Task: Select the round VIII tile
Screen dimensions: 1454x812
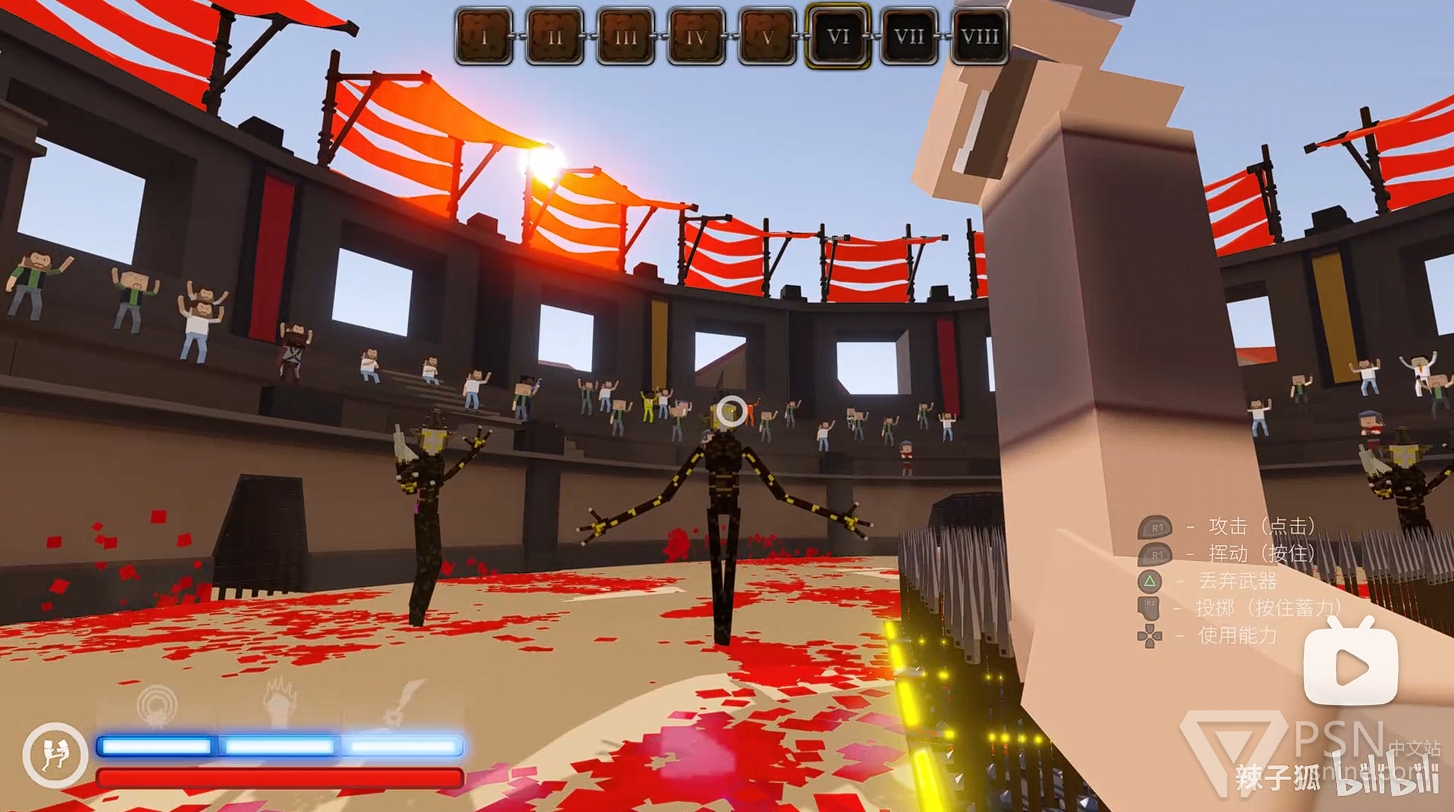Action: tap(979, 37)
